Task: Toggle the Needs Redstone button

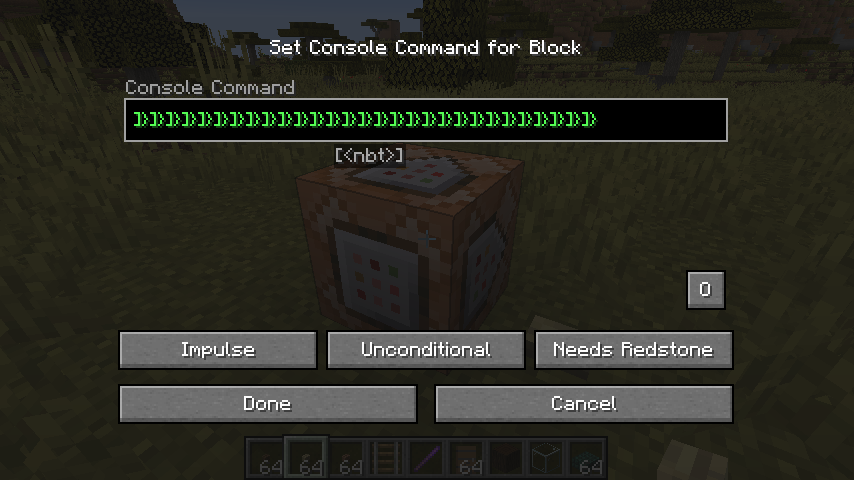Action: [633, 350]
